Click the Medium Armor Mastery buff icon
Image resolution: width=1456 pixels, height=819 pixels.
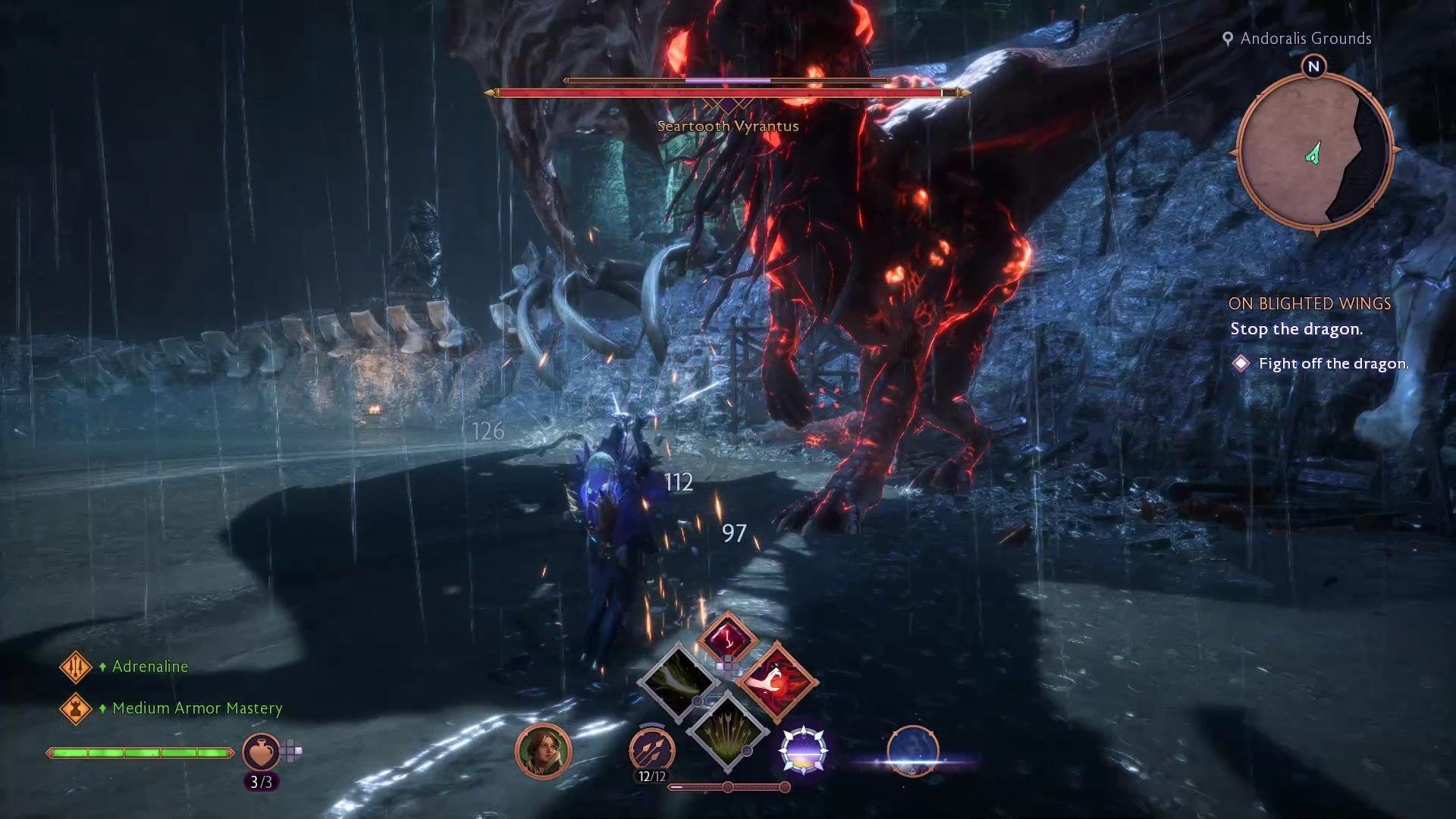click(76, 708)
